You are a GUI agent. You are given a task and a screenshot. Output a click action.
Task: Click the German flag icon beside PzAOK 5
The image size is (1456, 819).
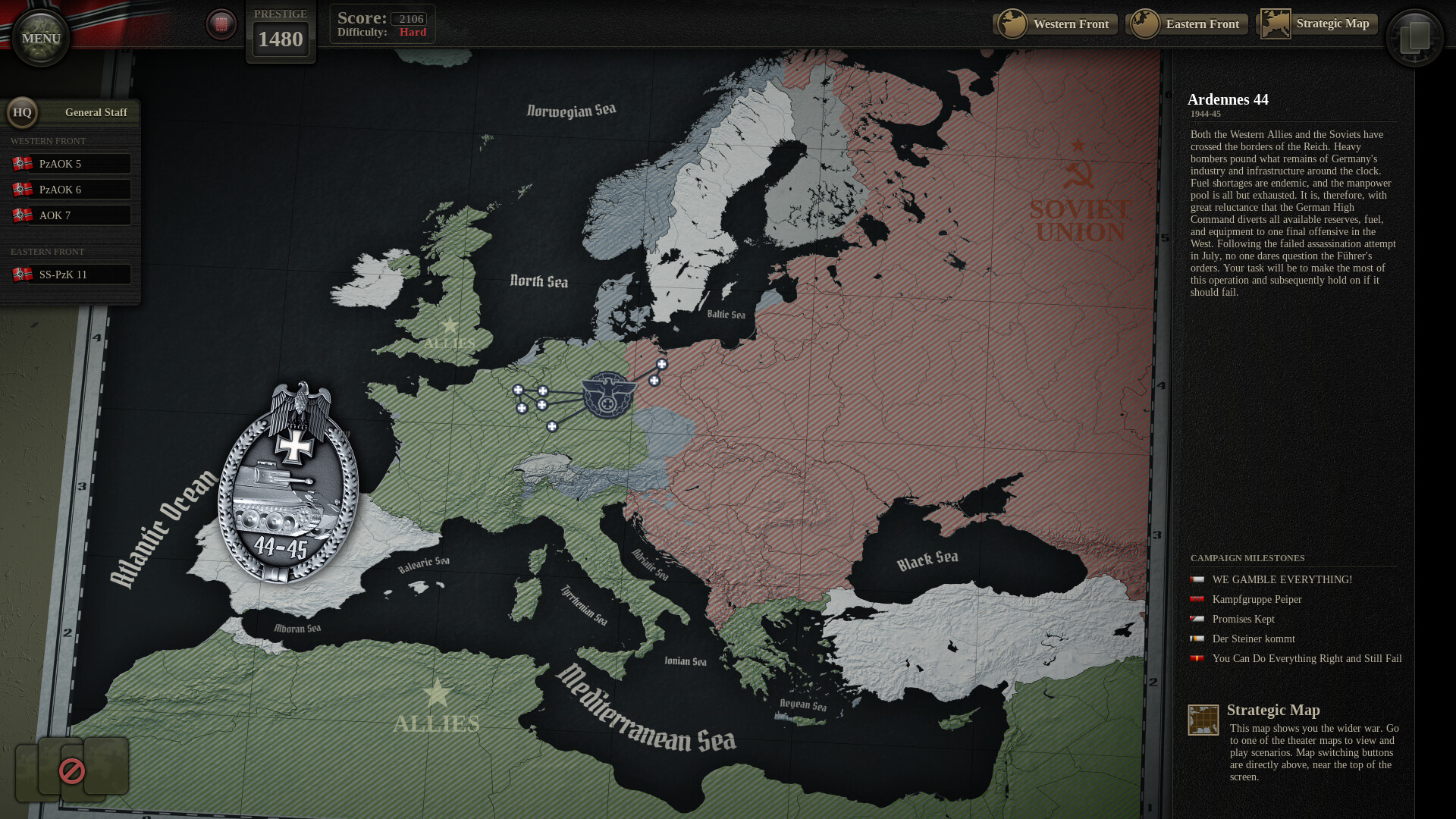[x=23, y=162]
